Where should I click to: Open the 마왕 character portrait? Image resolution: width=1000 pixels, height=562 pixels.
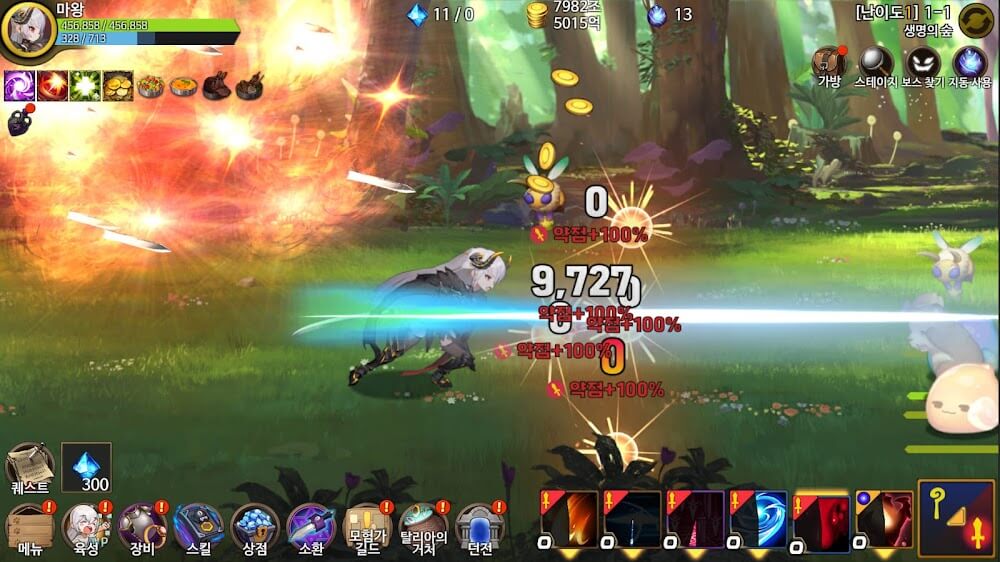pos(28,30)
